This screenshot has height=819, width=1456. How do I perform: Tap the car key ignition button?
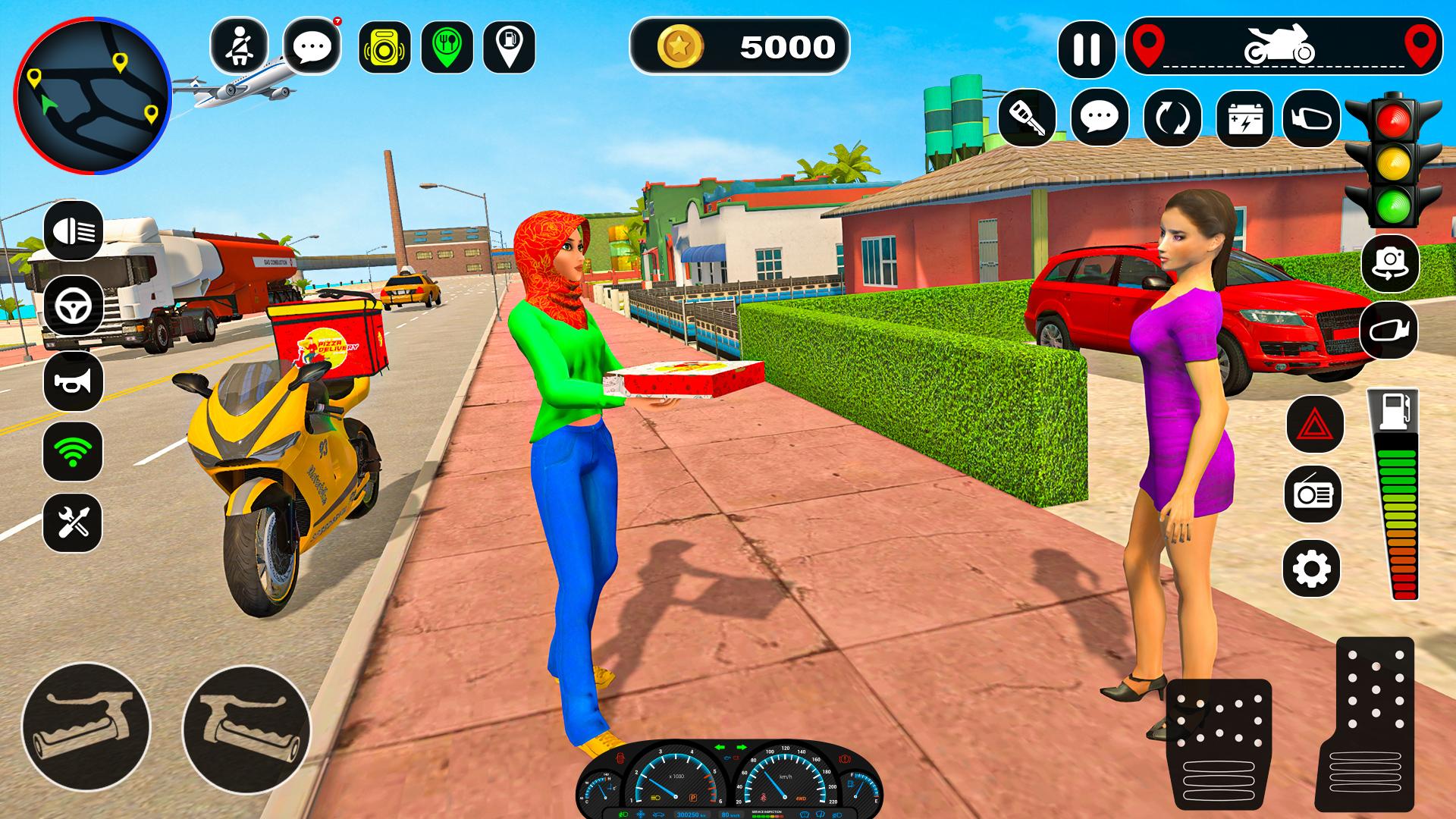point(1028,118)
